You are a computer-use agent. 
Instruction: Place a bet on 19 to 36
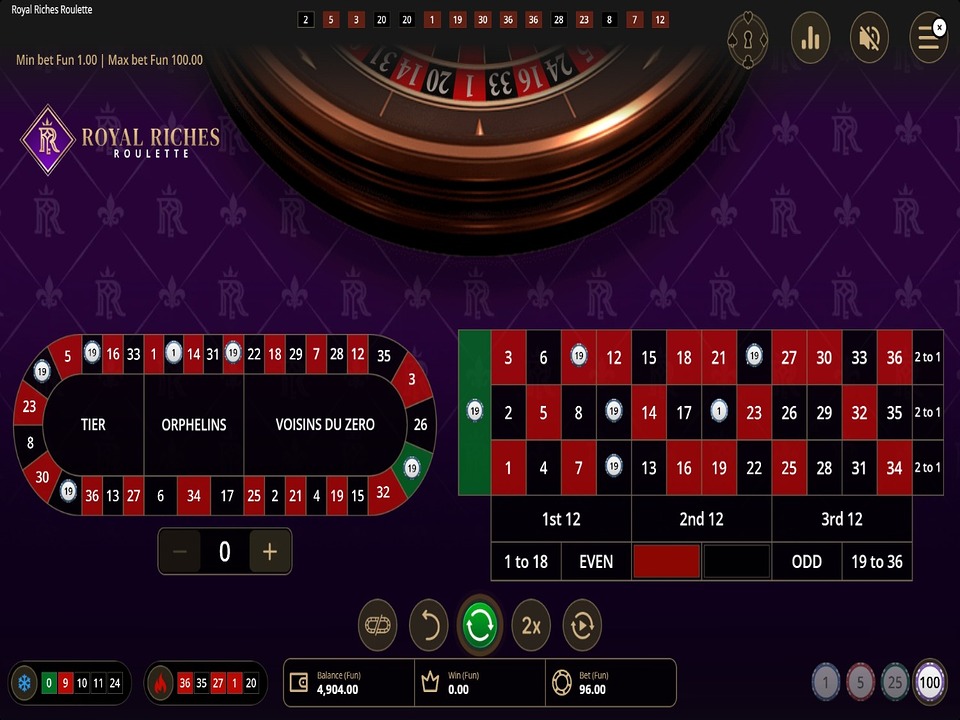tap(877, 561)
